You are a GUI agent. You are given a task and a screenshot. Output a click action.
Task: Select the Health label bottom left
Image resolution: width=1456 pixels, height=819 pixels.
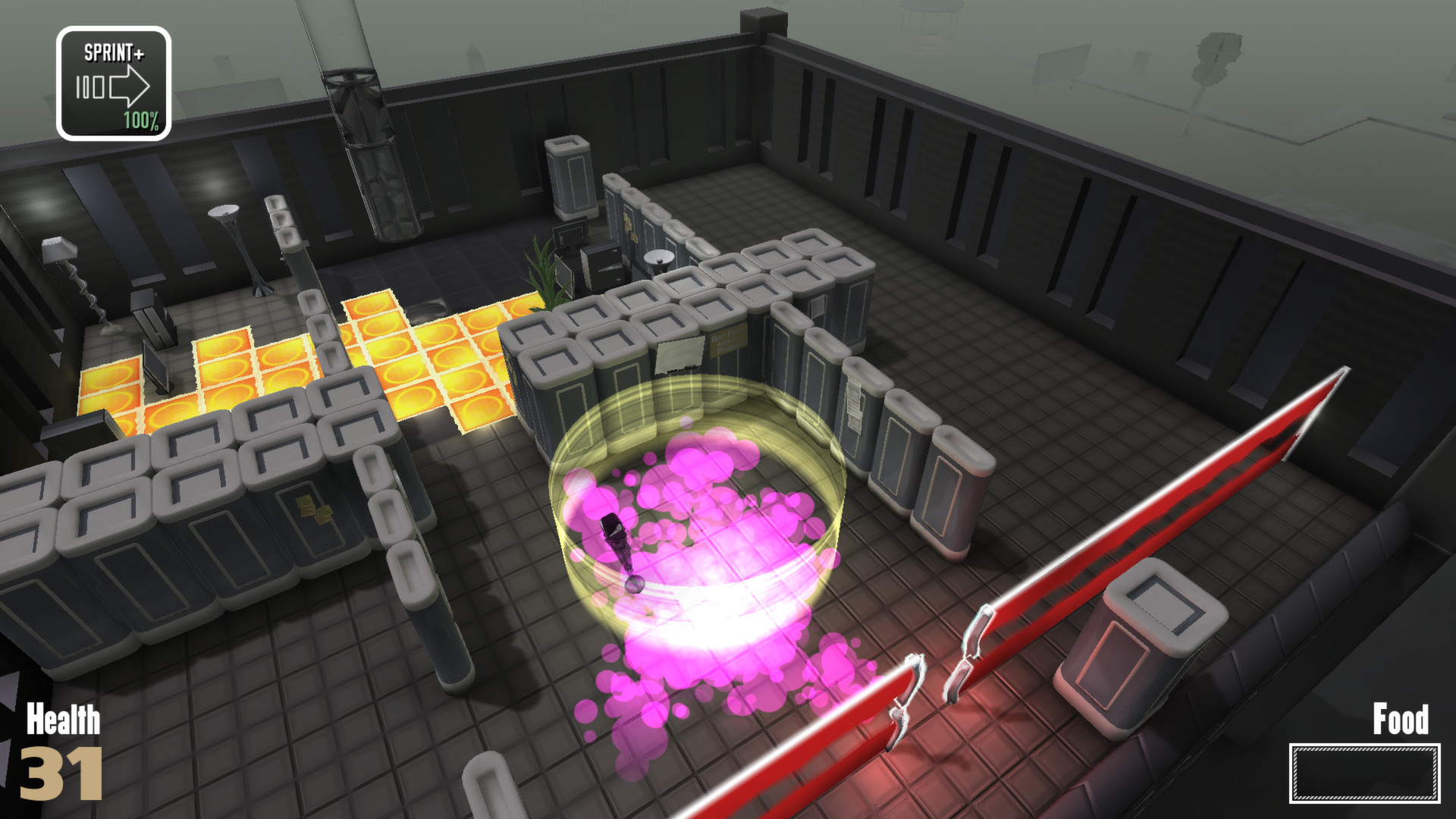[63, 719]
